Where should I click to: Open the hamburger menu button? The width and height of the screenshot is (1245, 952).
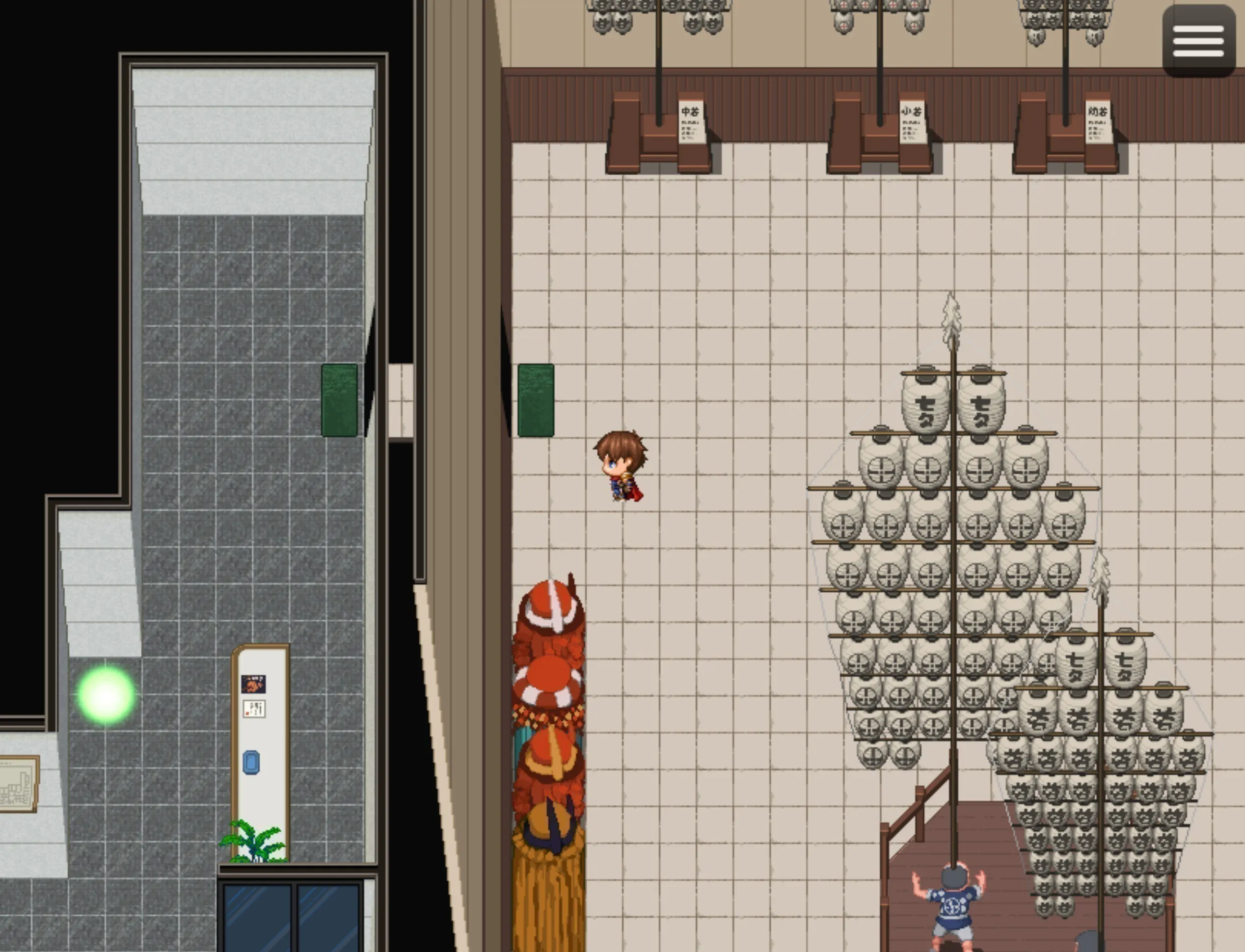pos(1198,41)
